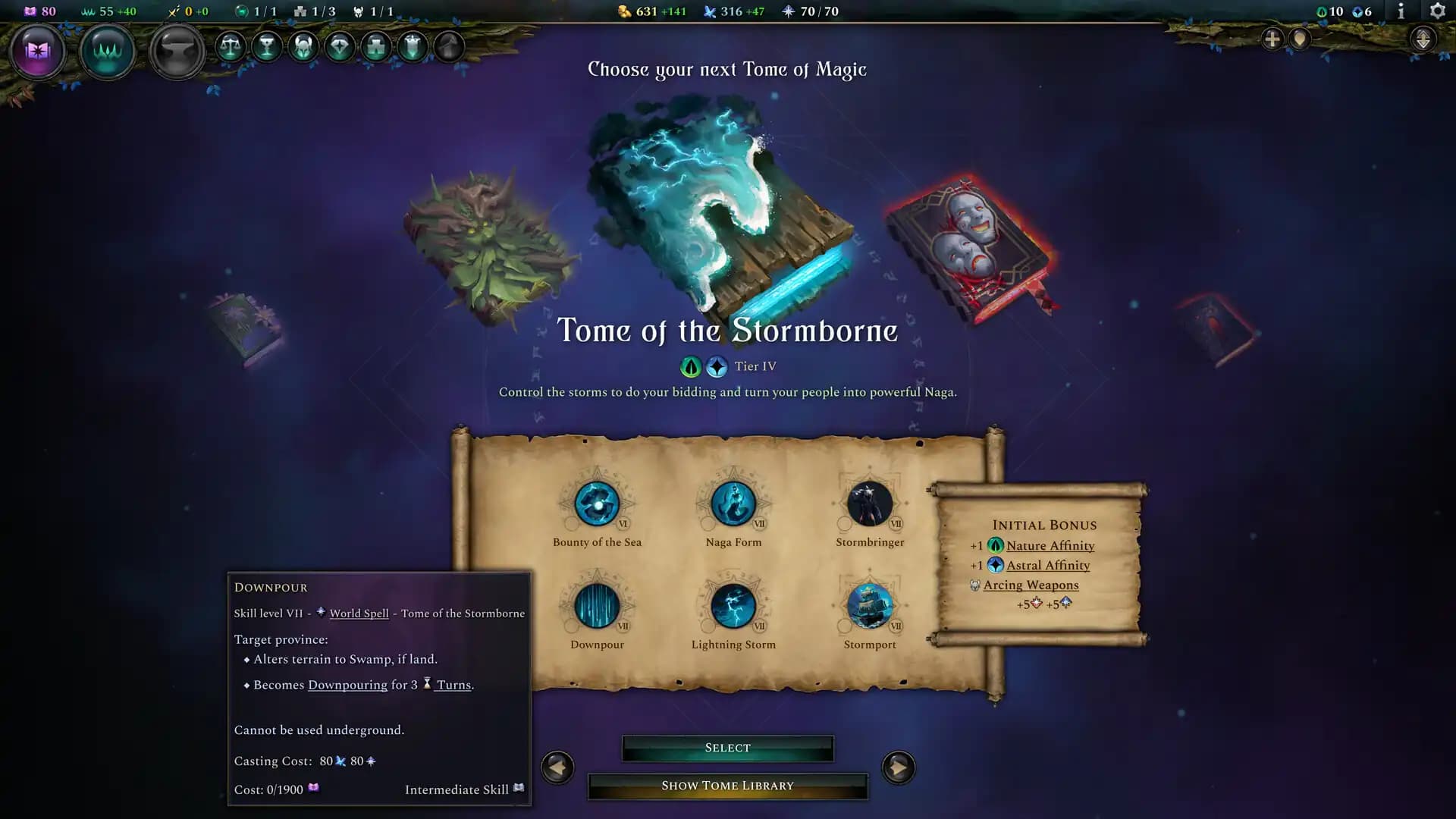Click the plus button near the top right
The image size is (1456, 819).
pyautogui.click(x=1271, y=38)
